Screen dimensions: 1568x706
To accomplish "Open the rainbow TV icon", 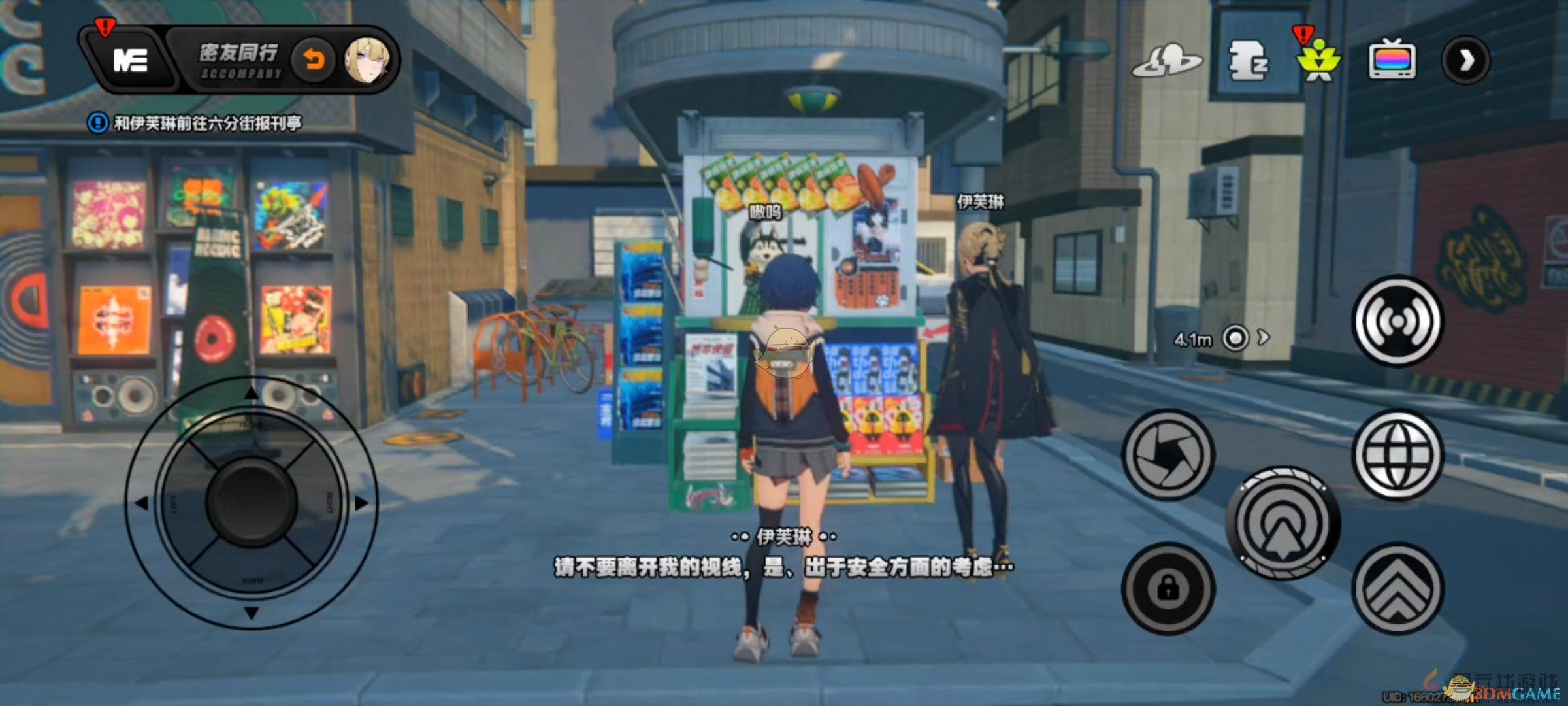I will pos(1392,60).
